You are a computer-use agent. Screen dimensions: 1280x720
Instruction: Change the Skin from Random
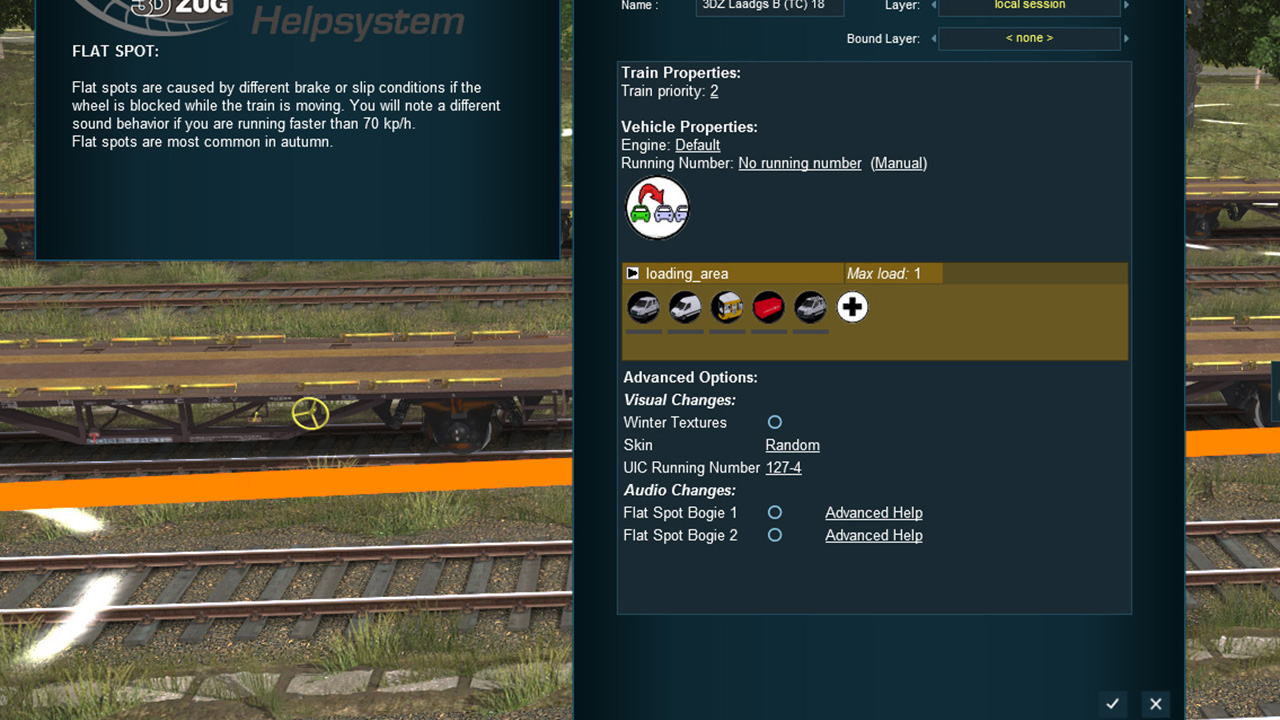coord(792,444)
